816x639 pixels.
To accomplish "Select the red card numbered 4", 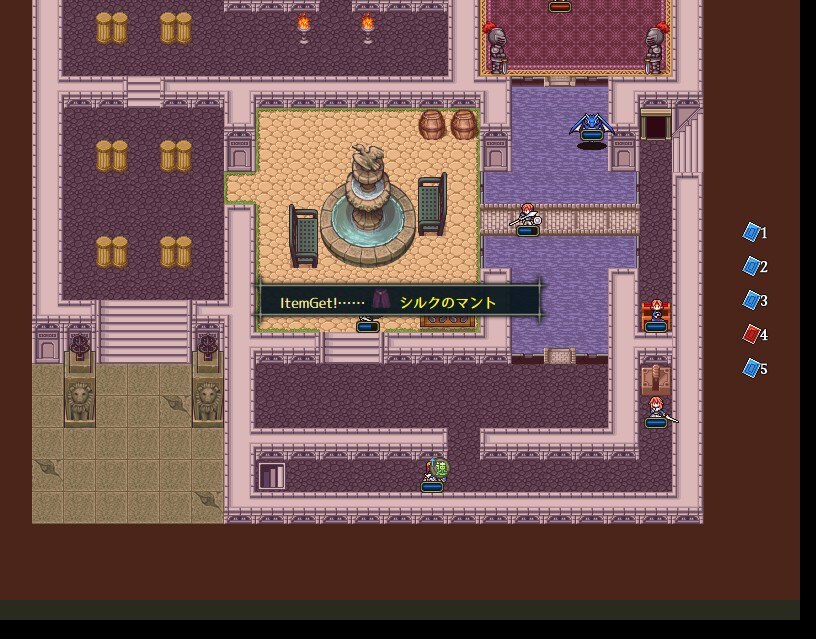I will pyautogui.click(x=752, y=334).
